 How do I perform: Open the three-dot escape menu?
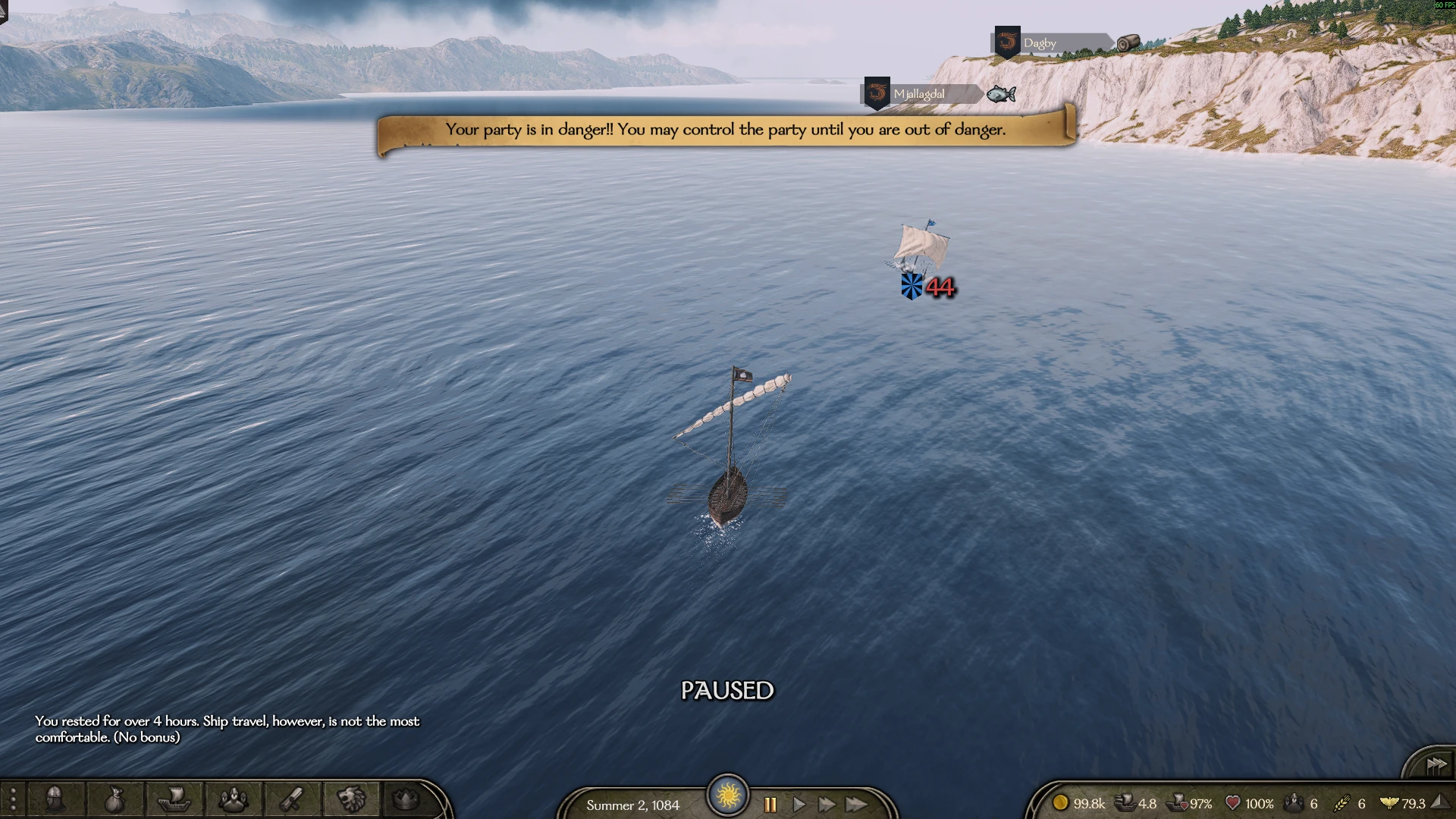(13, 800)
